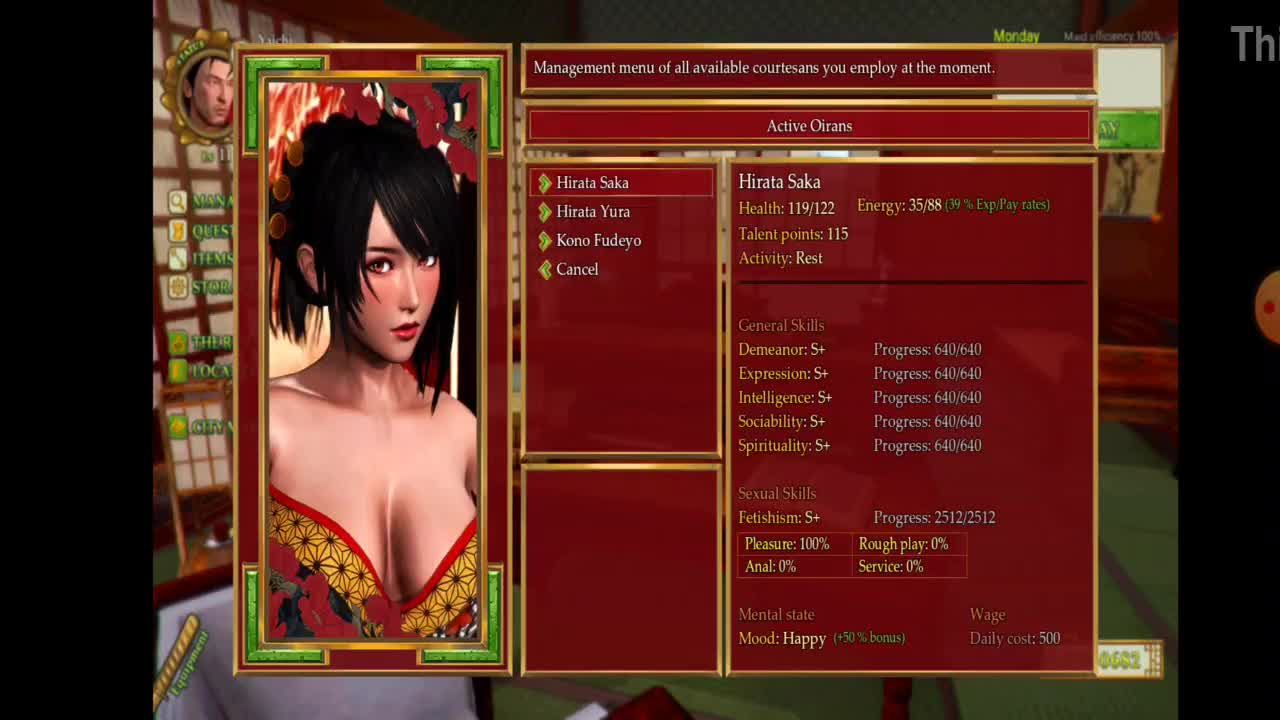Click the magnifier Management sidebar entry
1280x720 pixels.
pyautogui.click(x=202, y=201)
